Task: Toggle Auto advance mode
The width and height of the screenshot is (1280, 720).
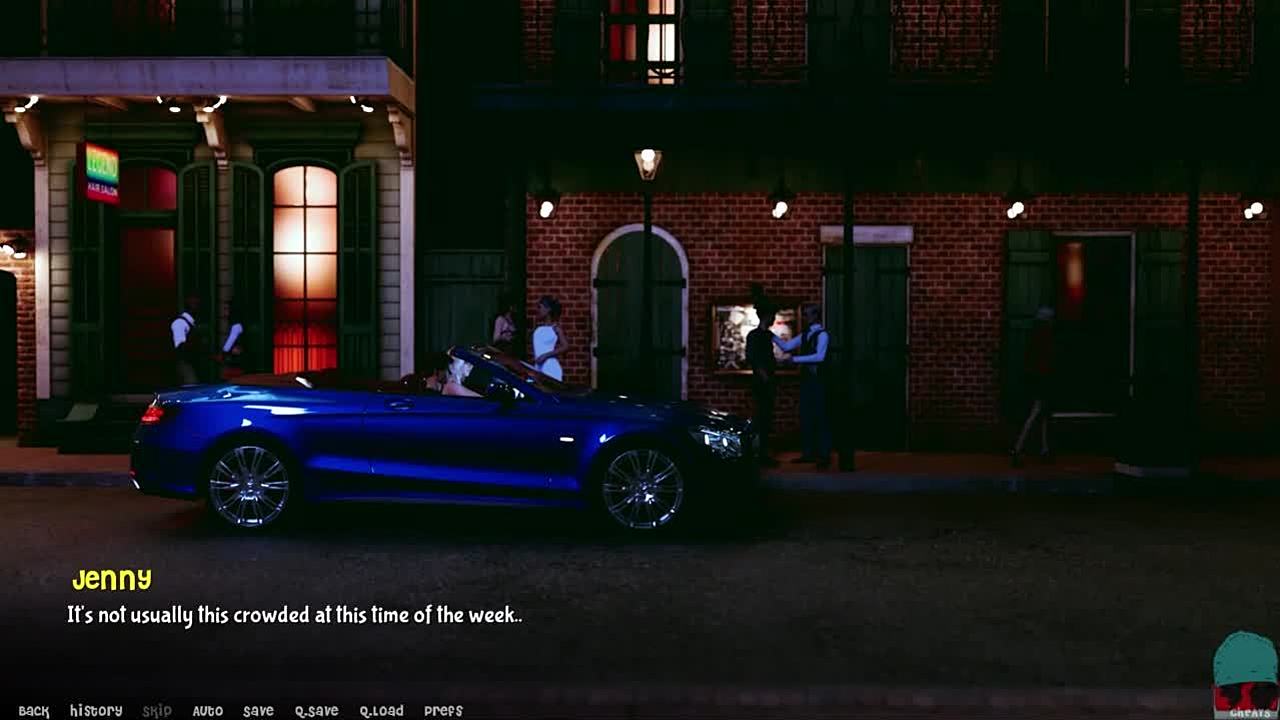Action: click(x=207, y=711)
